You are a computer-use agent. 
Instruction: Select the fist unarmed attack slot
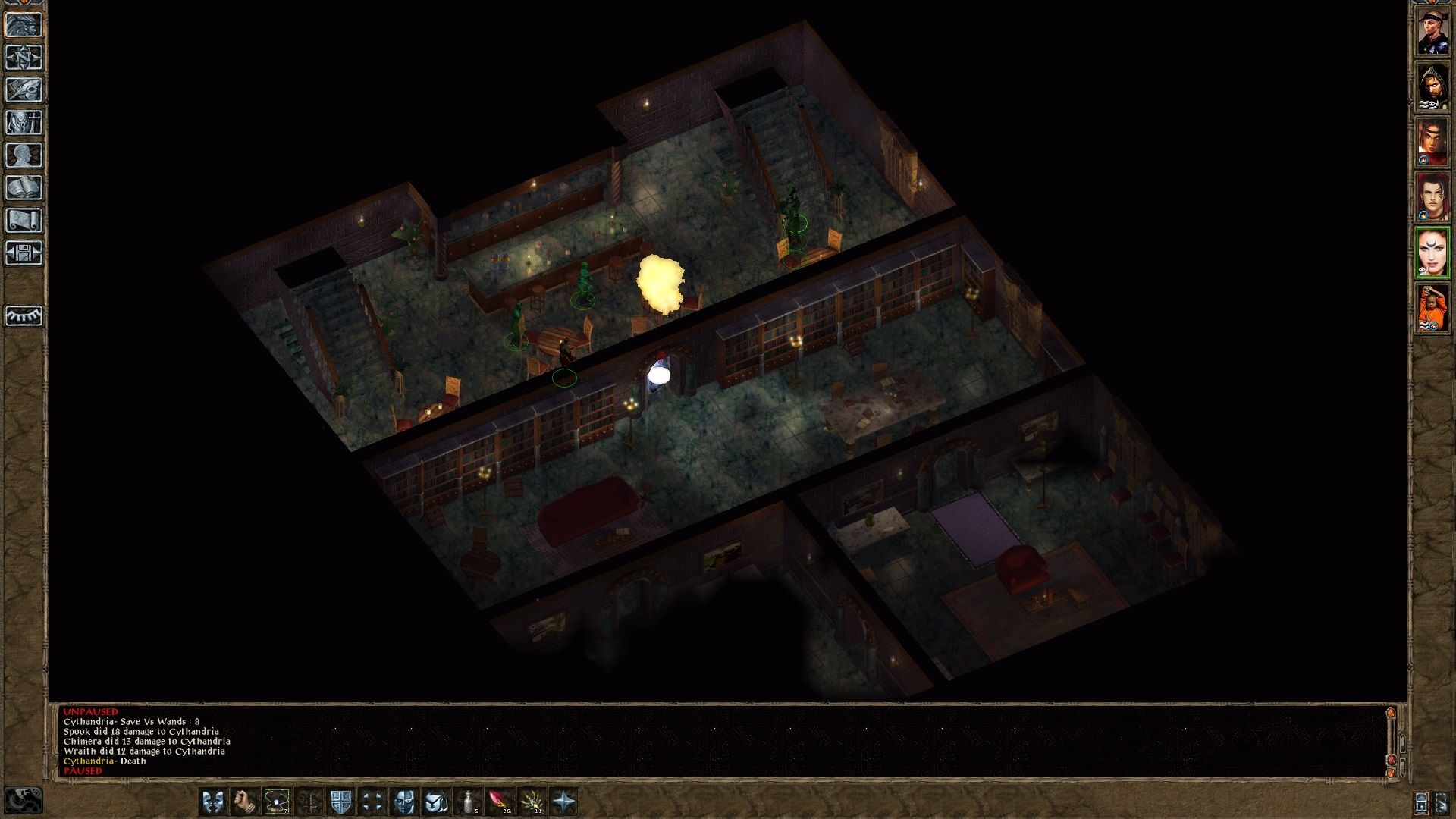(244, 801)
